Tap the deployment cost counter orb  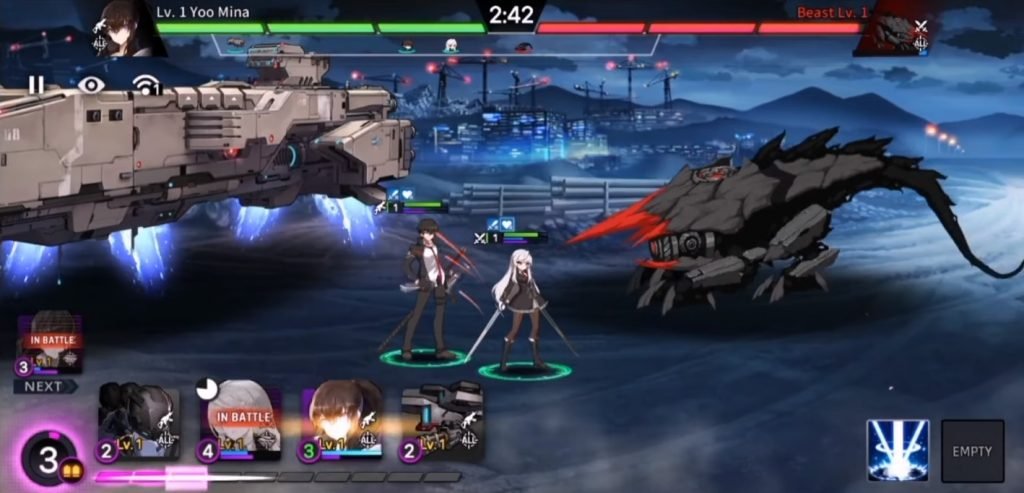pos(48,460)
